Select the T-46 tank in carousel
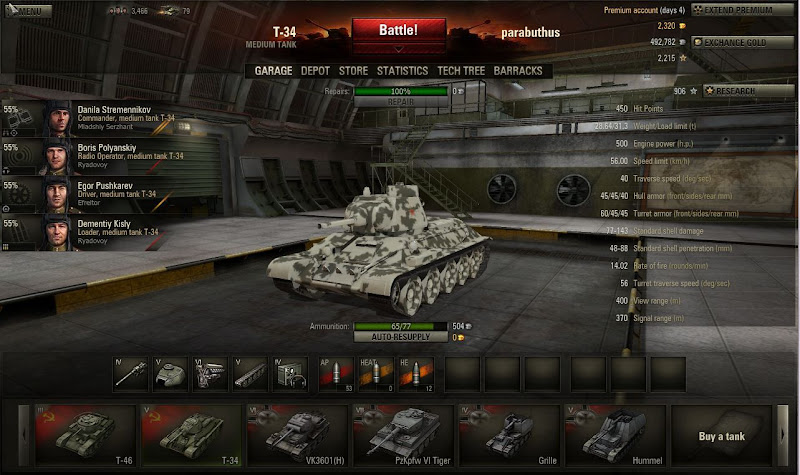 pyautogui.click(x=83, y=435)
